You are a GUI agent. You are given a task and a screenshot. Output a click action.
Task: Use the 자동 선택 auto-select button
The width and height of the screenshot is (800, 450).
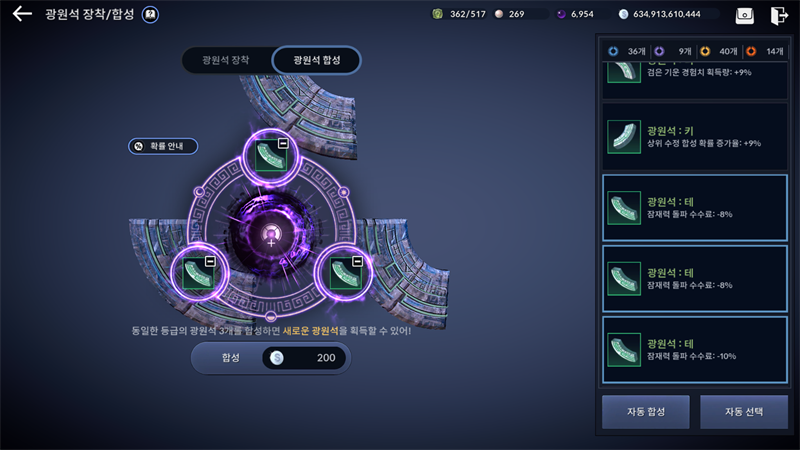744,411
